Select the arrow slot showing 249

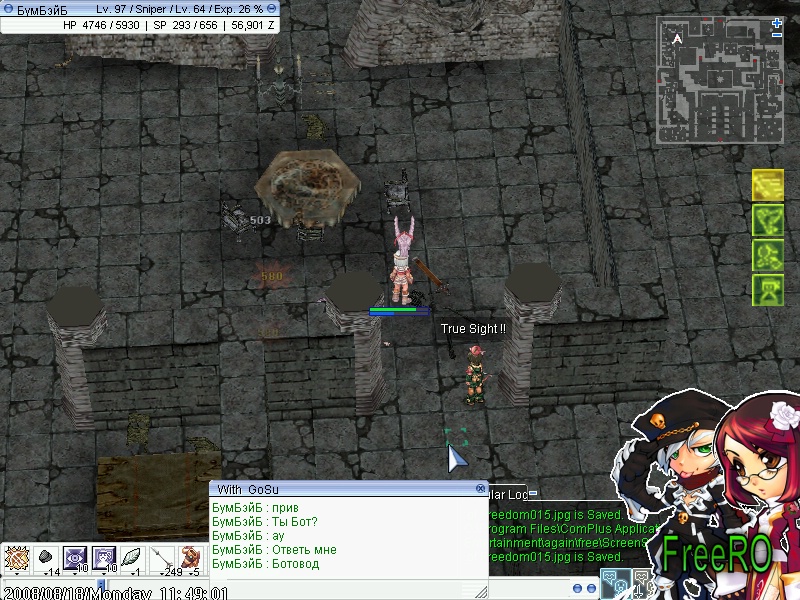(162, 558)
